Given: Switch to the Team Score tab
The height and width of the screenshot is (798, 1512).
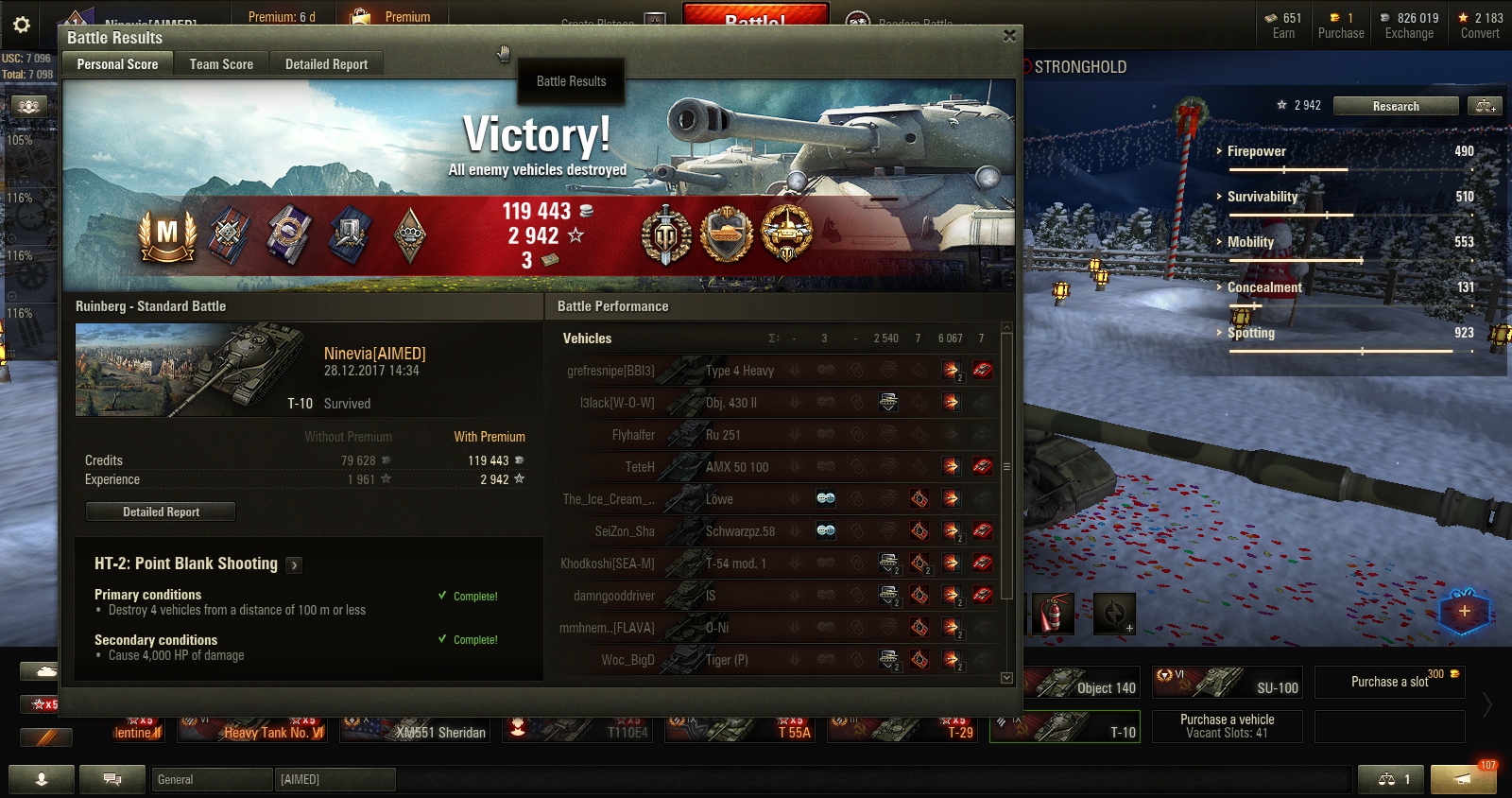Looking at the screenshot, I should click(x=220, y=63).
